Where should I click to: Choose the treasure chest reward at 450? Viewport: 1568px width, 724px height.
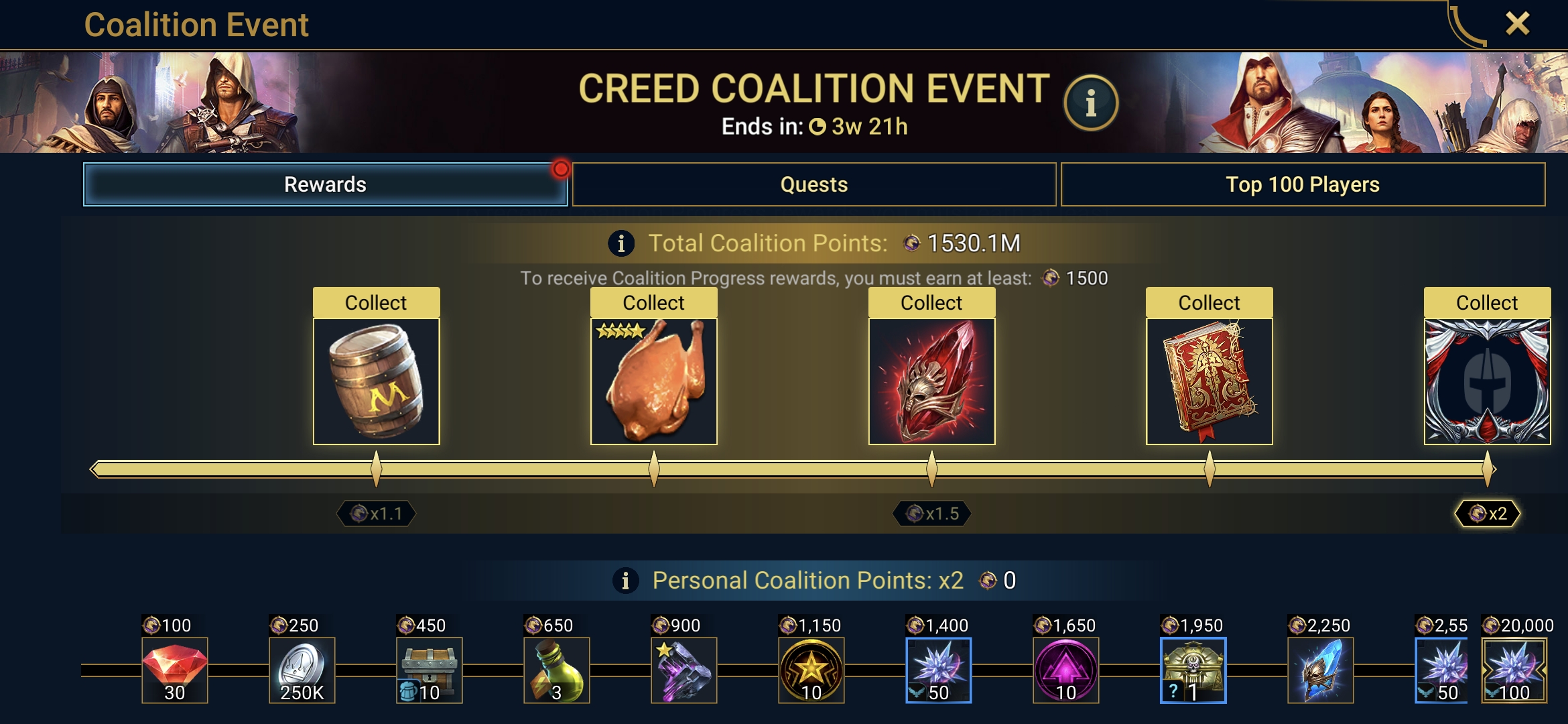tap(430, 670)
